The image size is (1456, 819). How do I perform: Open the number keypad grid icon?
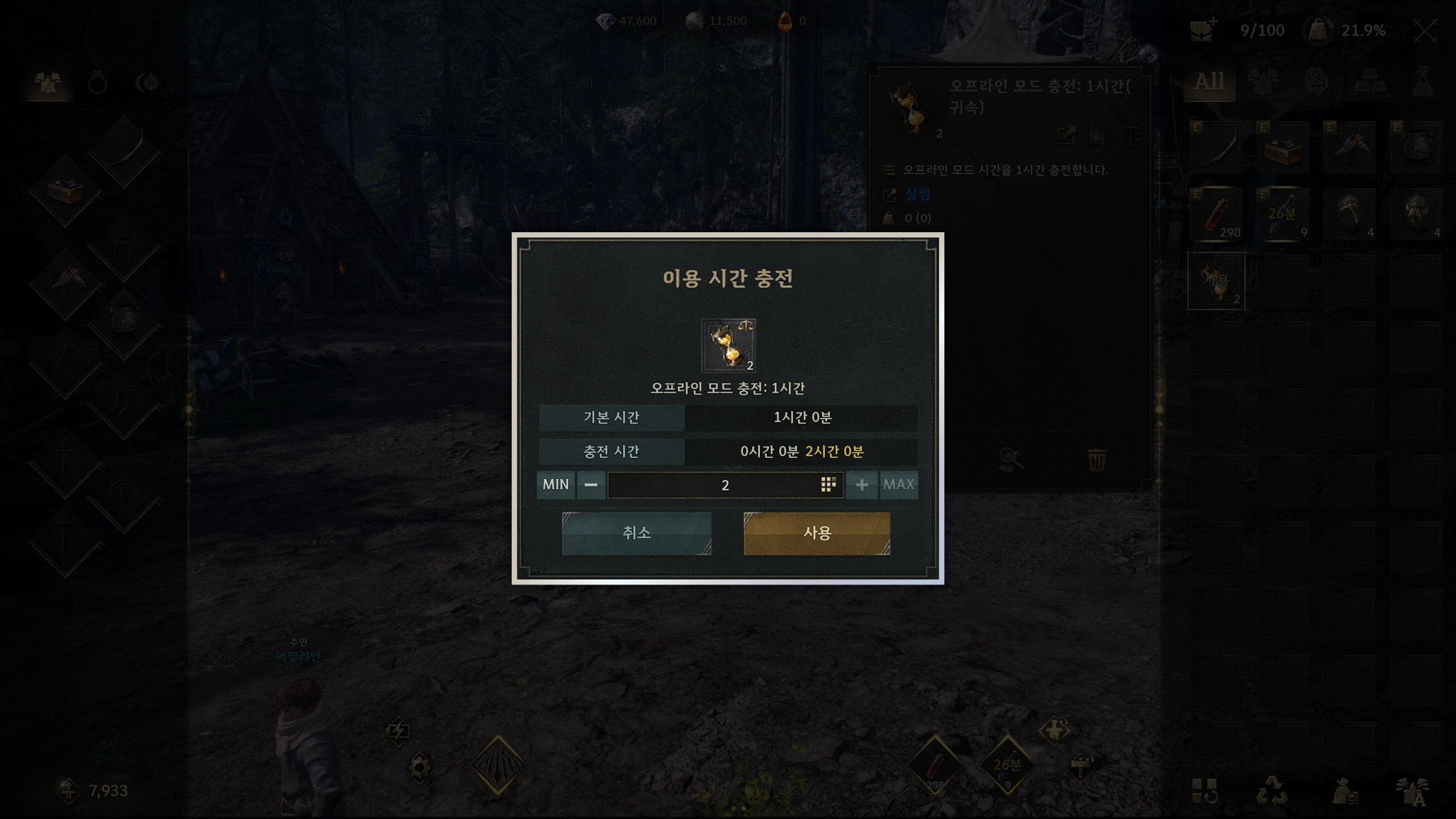coord(828,485)
